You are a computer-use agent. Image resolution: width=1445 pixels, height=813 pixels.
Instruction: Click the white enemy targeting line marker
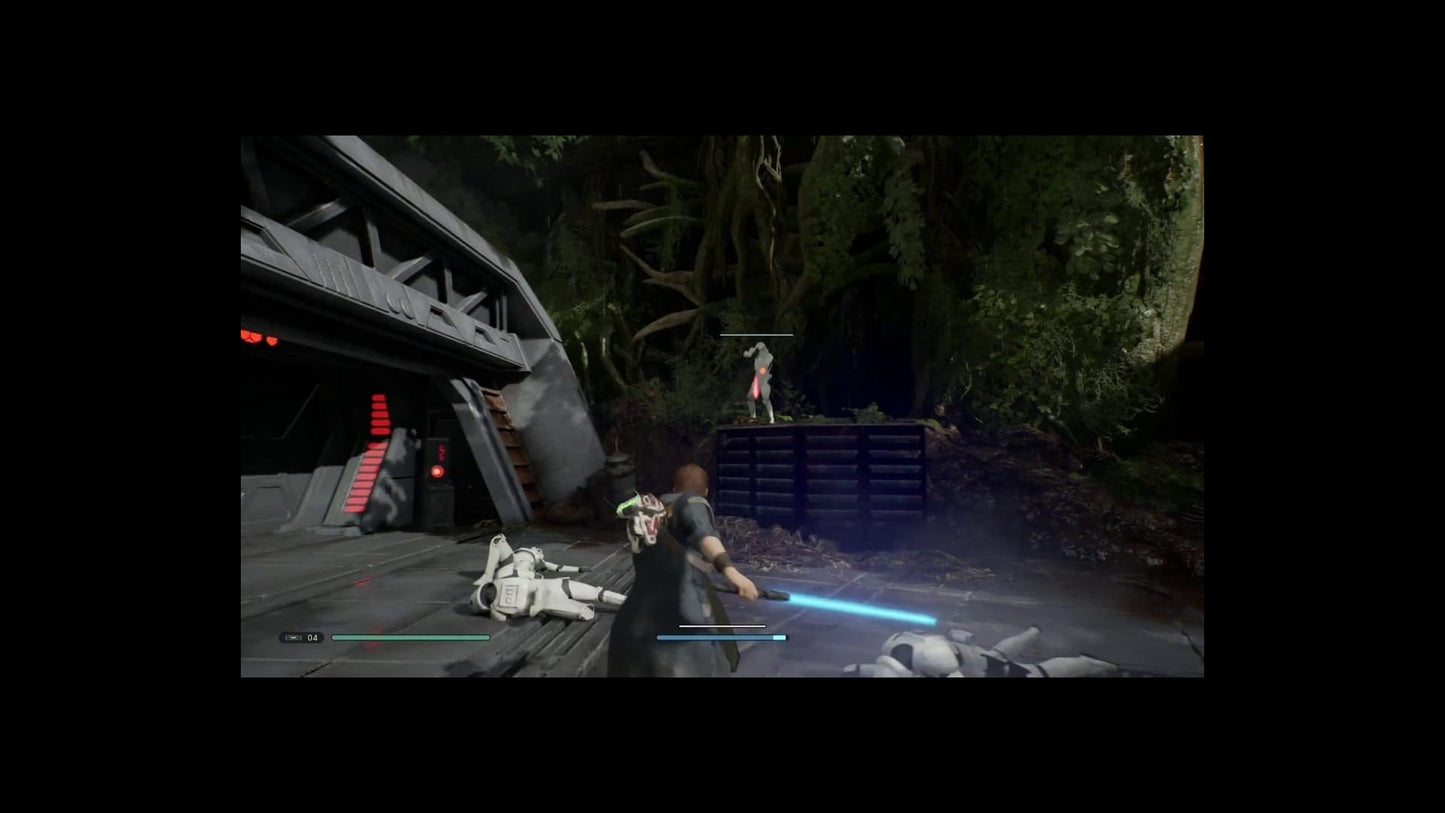(x=718, y=625)
